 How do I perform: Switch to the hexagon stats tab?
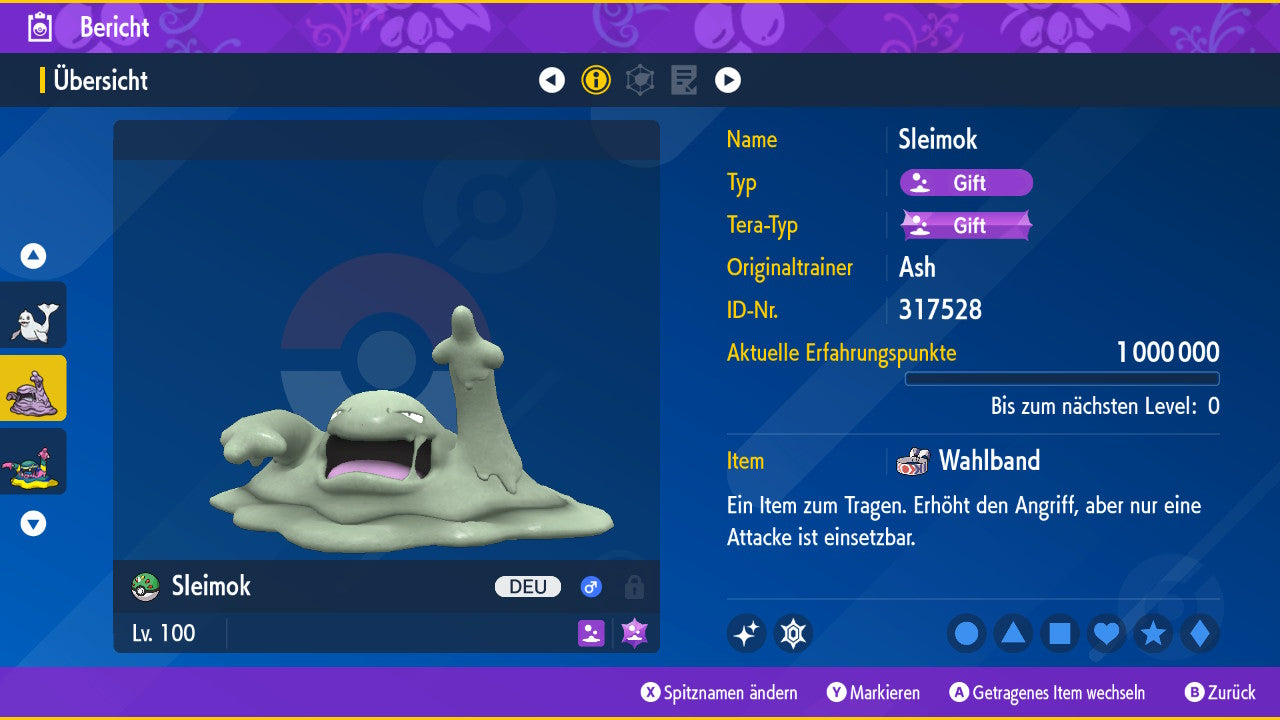[x=640, y=80]
